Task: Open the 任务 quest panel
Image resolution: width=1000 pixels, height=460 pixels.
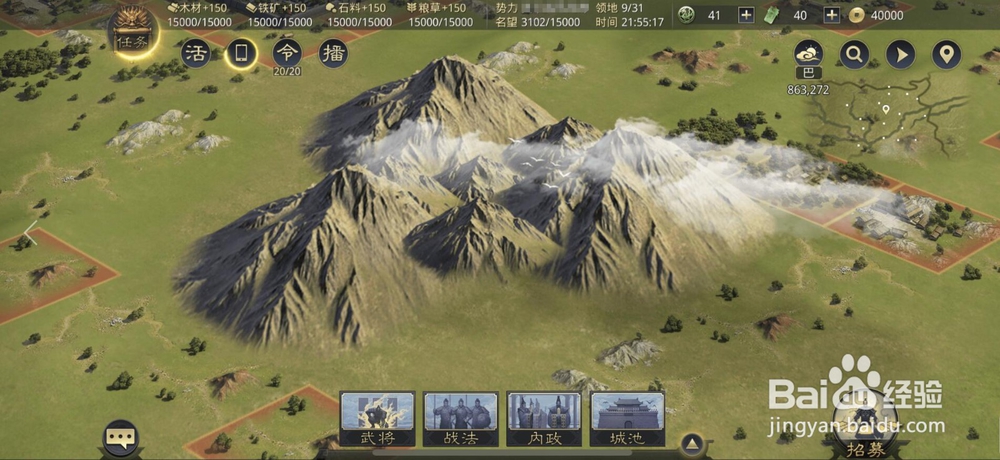Action: pos(131,30)
